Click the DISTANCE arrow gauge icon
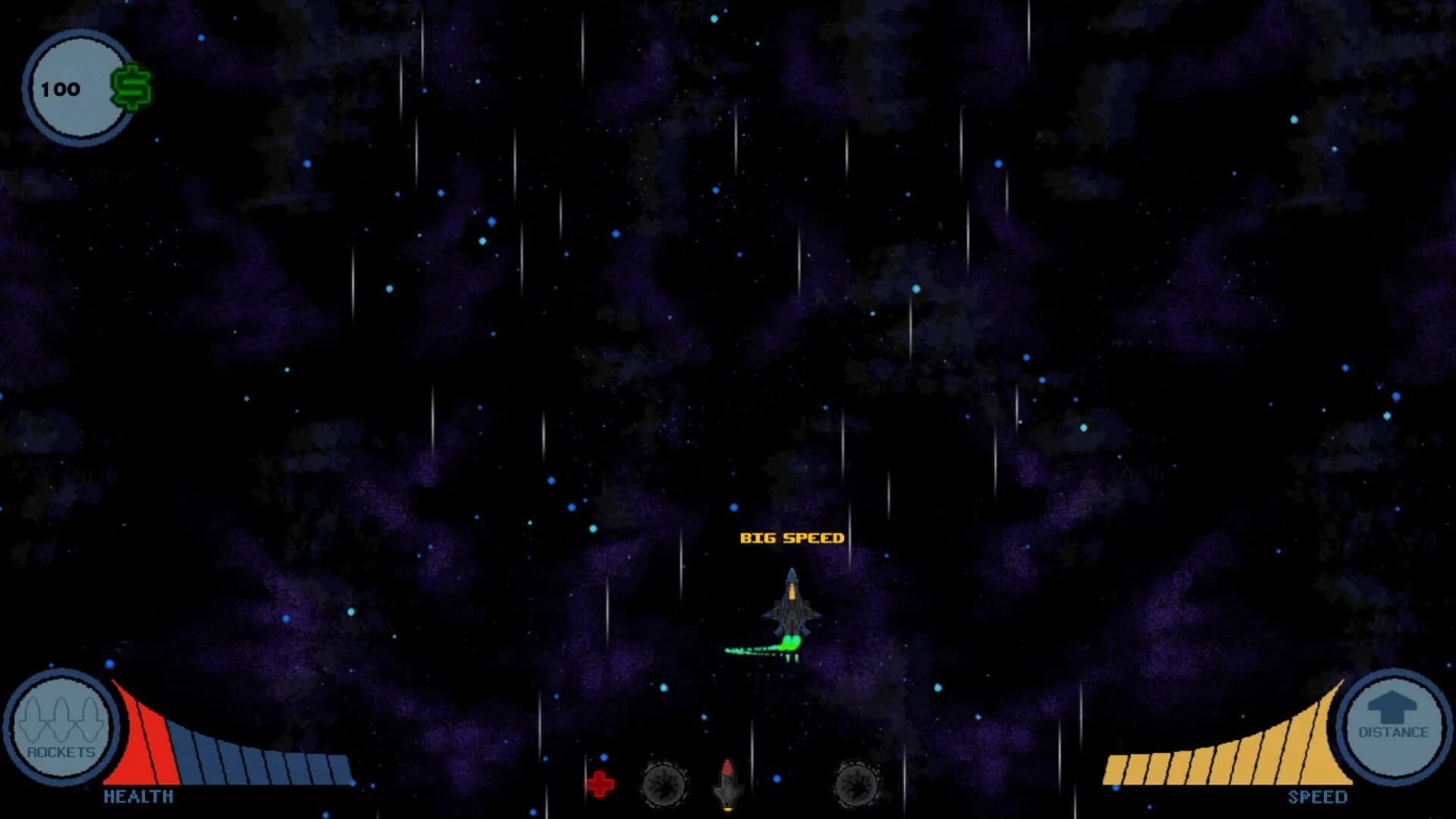The image size is (1456, 819). pos(1395,728)
